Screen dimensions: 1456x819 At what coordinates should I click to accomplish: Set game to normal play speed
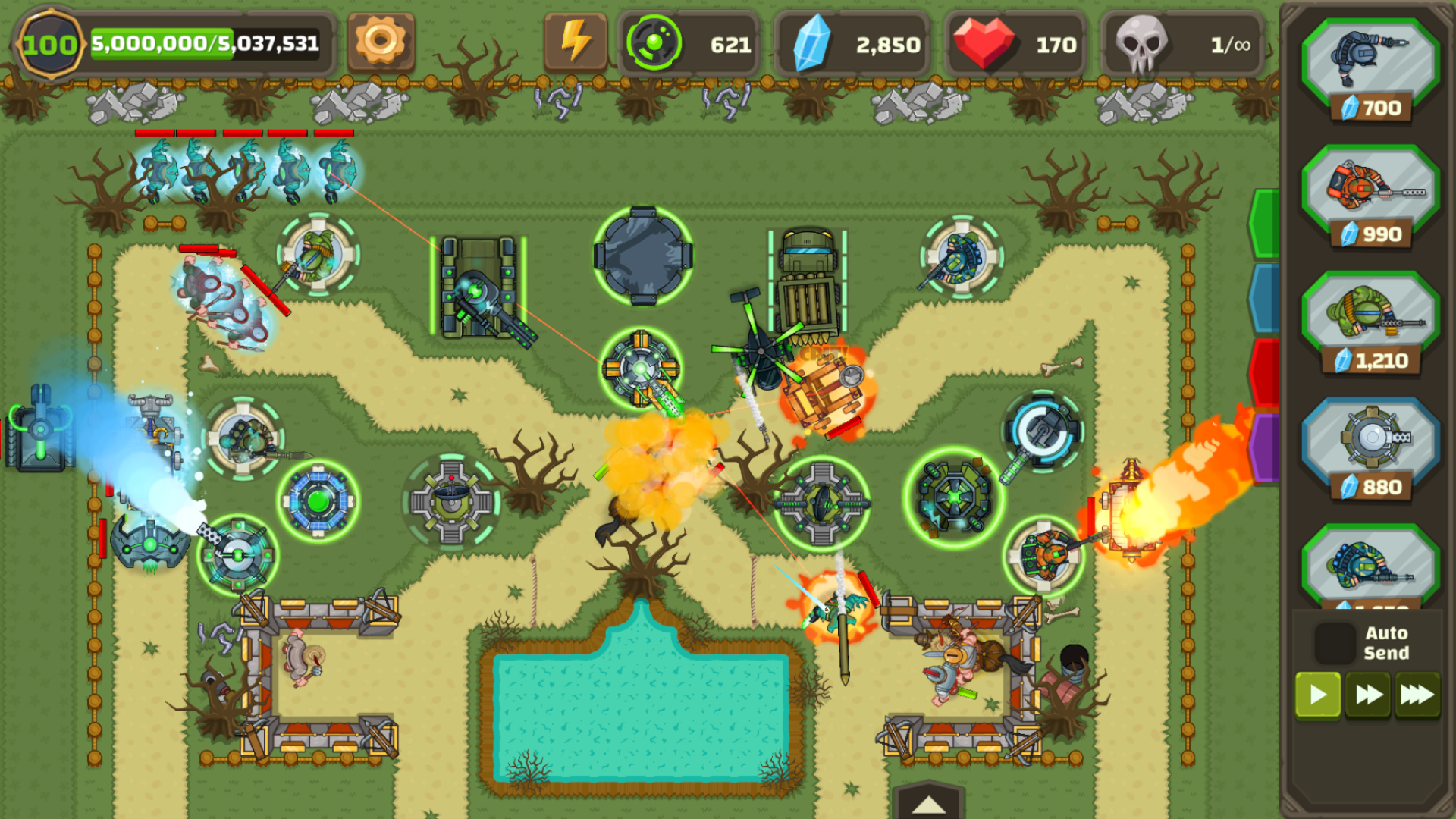(x=1318, y=695)
